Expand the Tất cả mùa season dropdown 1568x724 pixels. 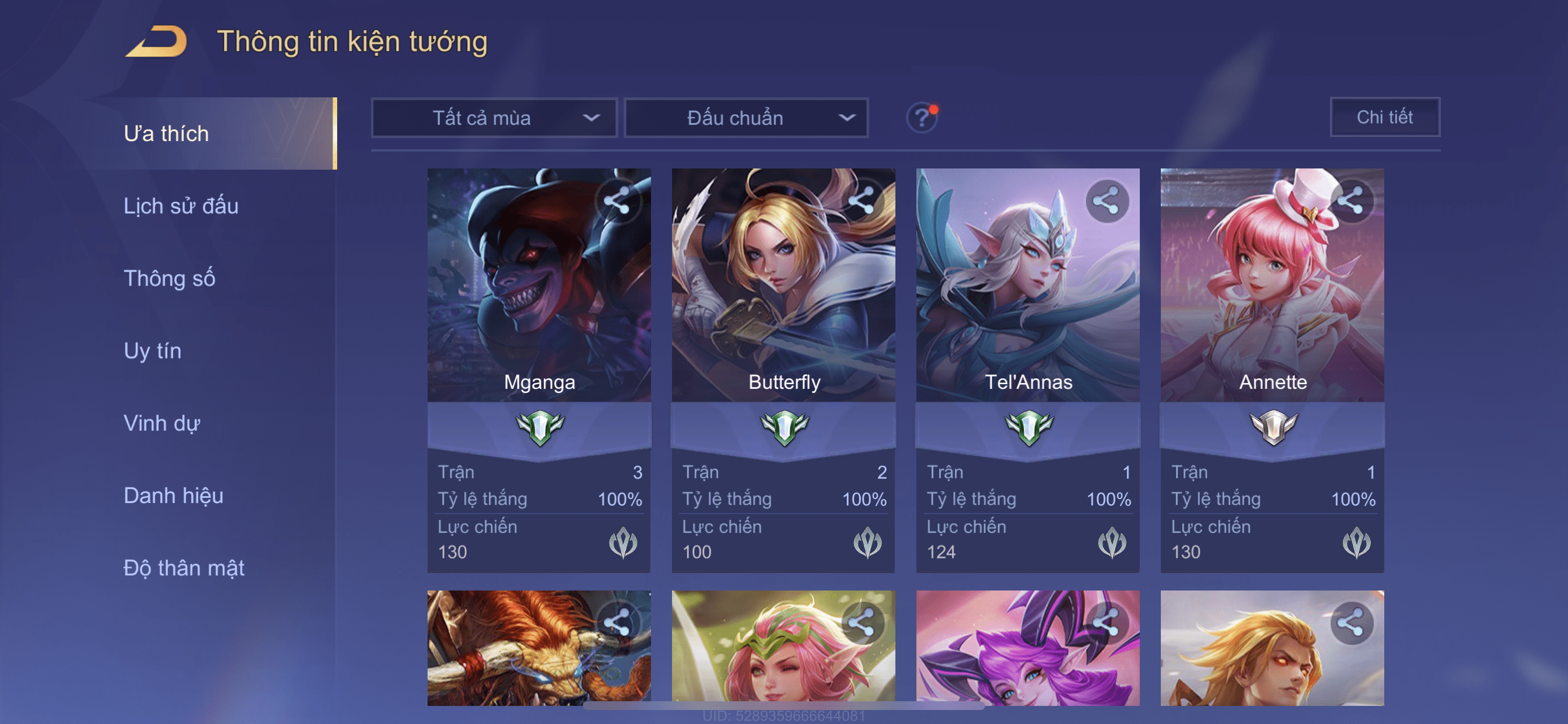pos(494,117)
